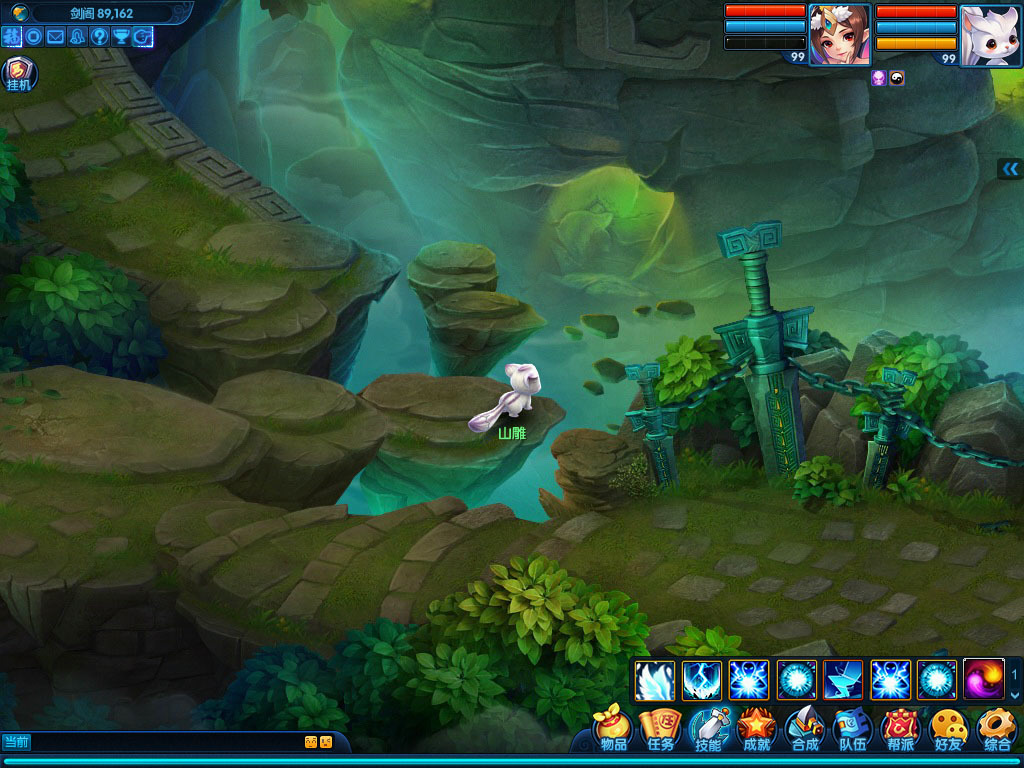This screenshot has width=1024, height=768.
Task: Open the 帮派 guild menu
Action: [900, 730]
